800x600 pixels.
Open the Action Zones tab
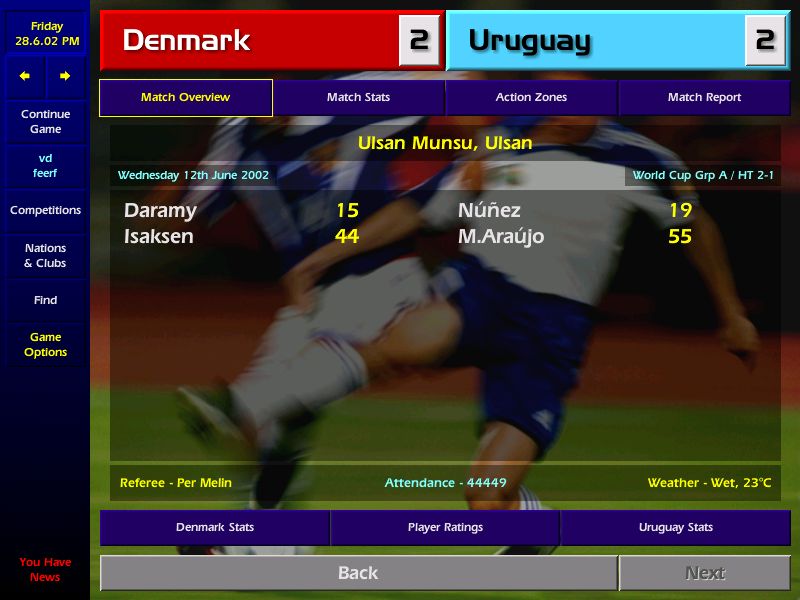coord(531,97)
